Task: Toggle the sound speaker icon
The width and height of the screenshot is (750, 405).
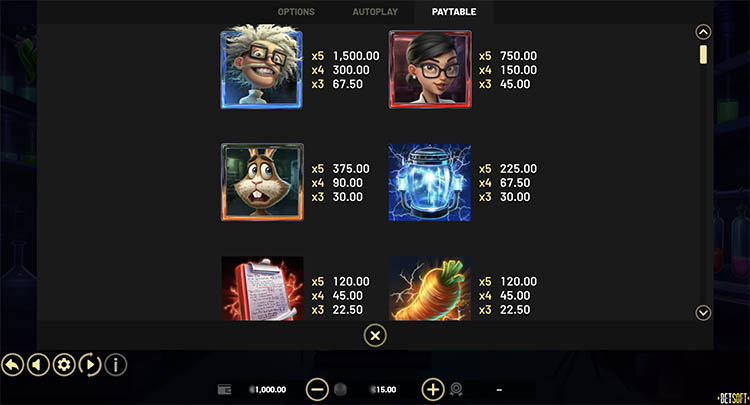Action: pos(39,364)
